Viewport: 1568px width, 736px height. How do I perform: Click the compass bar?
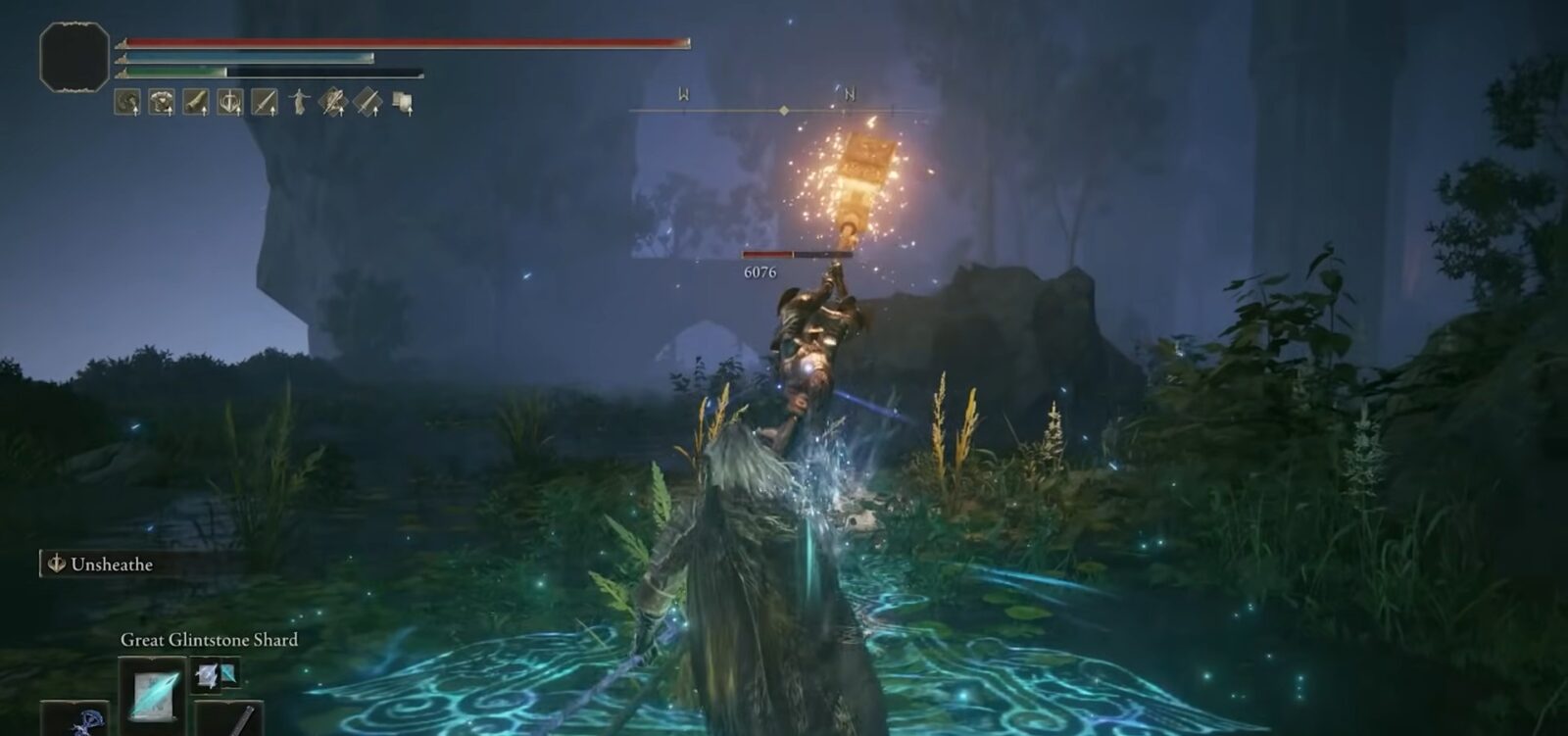click(x=774, y=110)
